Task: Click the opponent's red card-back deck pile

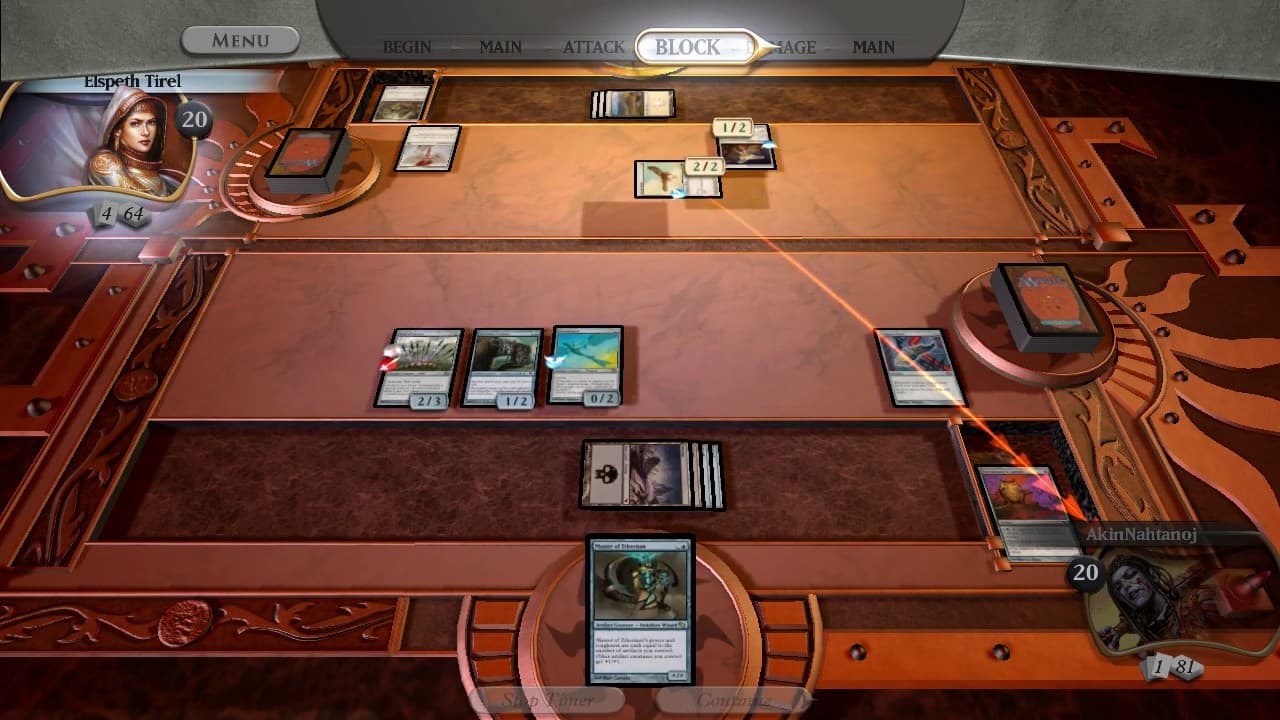Action: click(1048, 300)
